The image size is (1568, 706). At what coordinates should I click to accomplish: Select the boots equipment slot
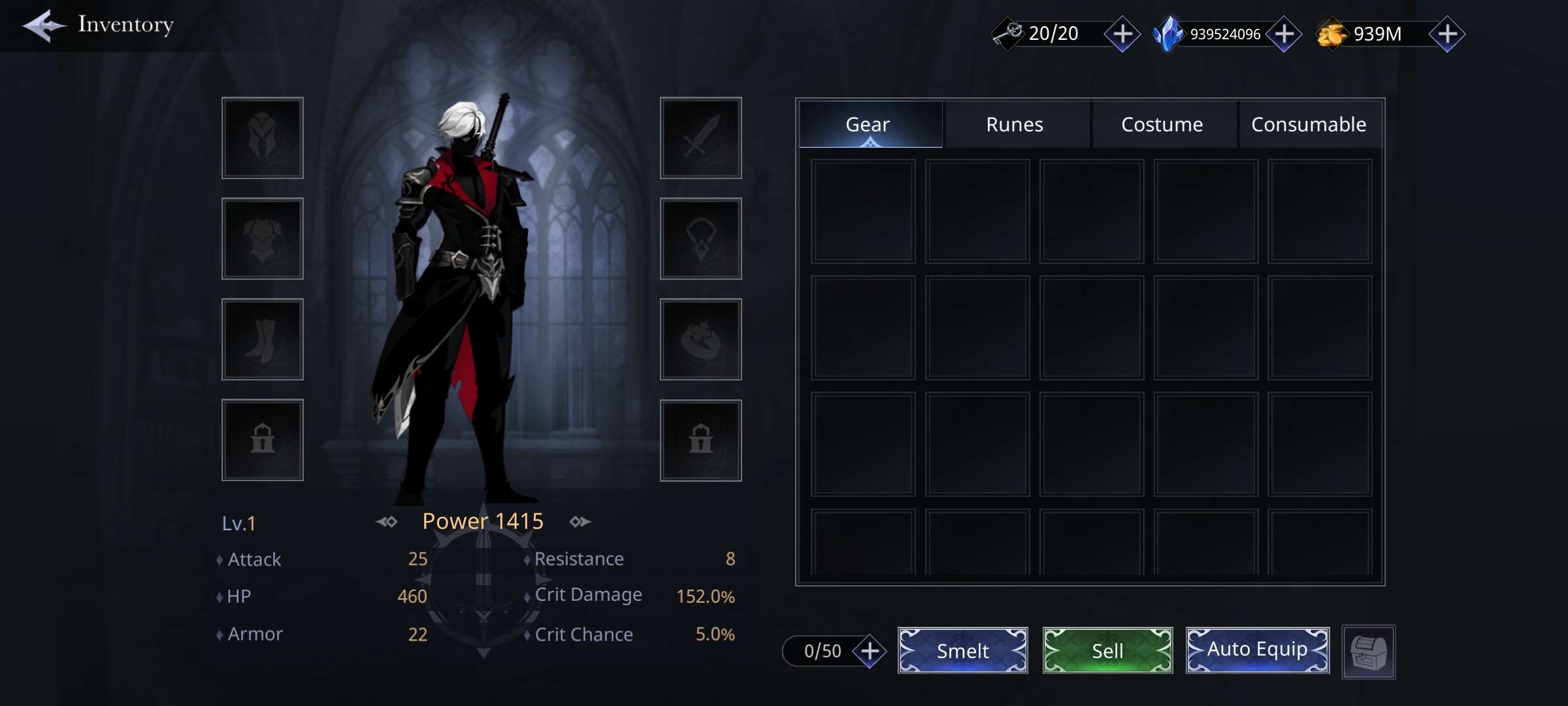point(262,339)
